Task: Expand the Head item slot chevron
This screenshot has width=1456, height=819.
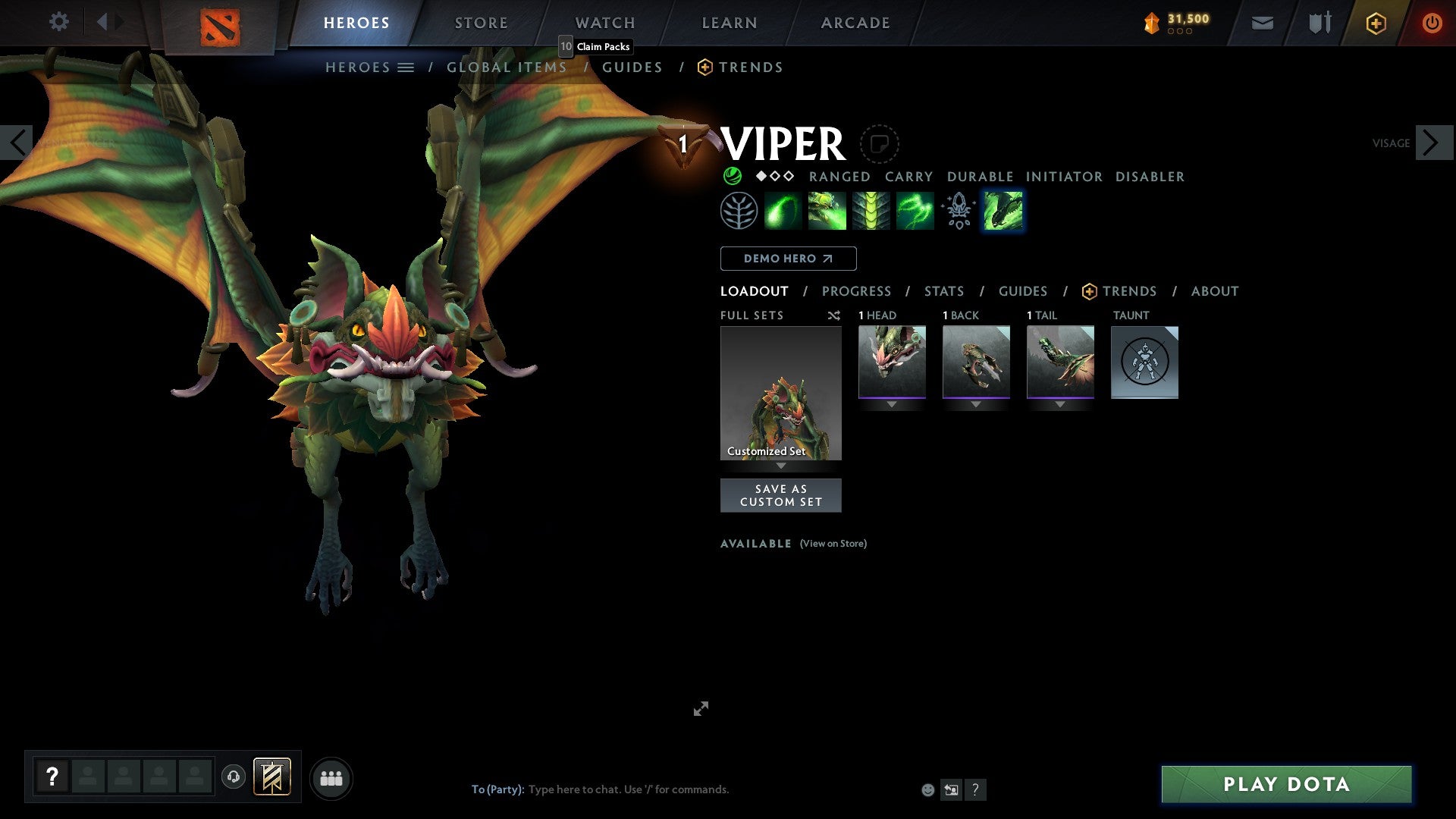Action: 892,404
